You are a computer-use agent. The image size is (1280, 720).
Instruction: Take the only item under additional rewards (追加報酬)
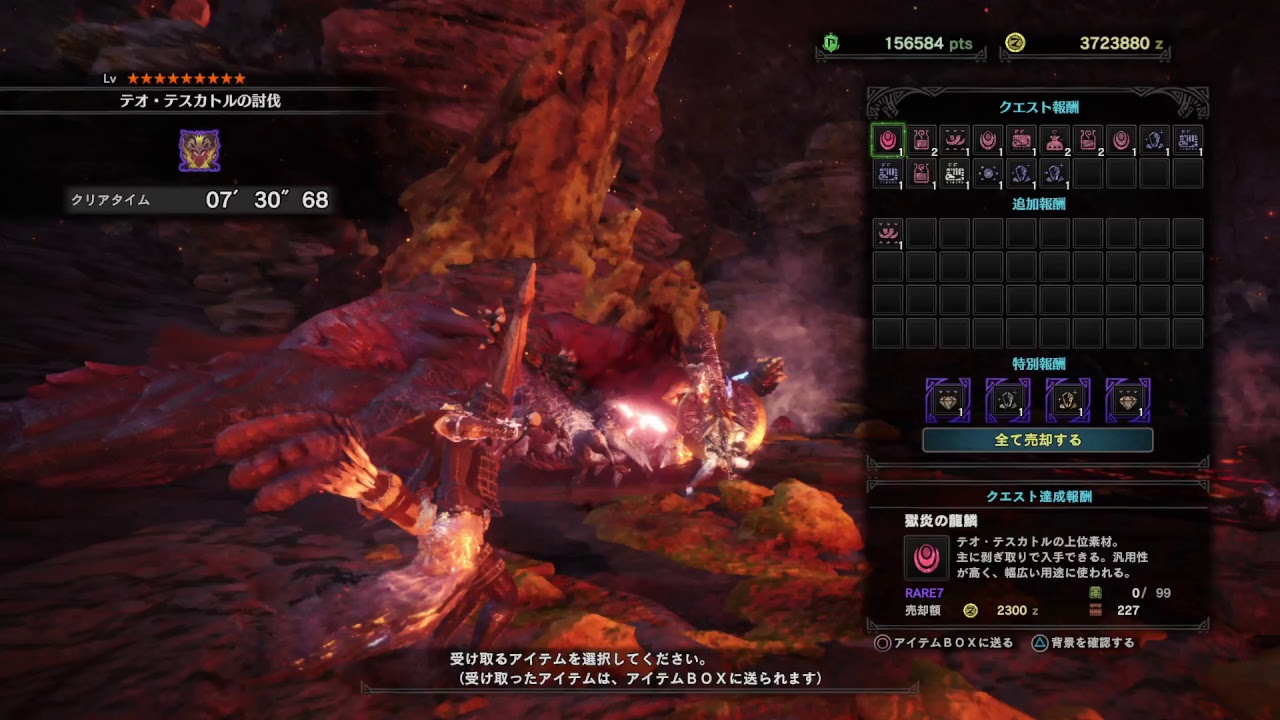coord(887,234)
